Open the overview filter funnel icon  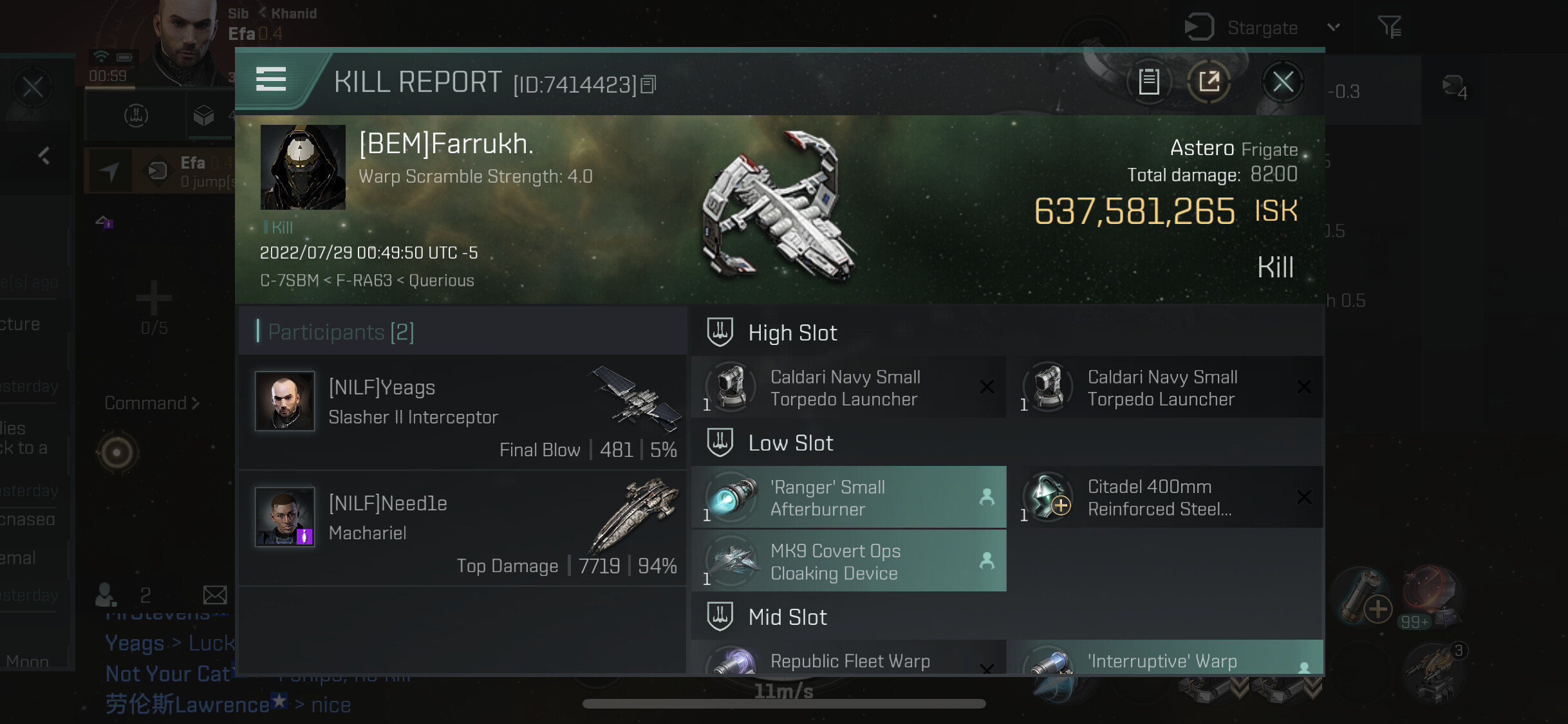pyautogui.click(x=1389, y=28)
